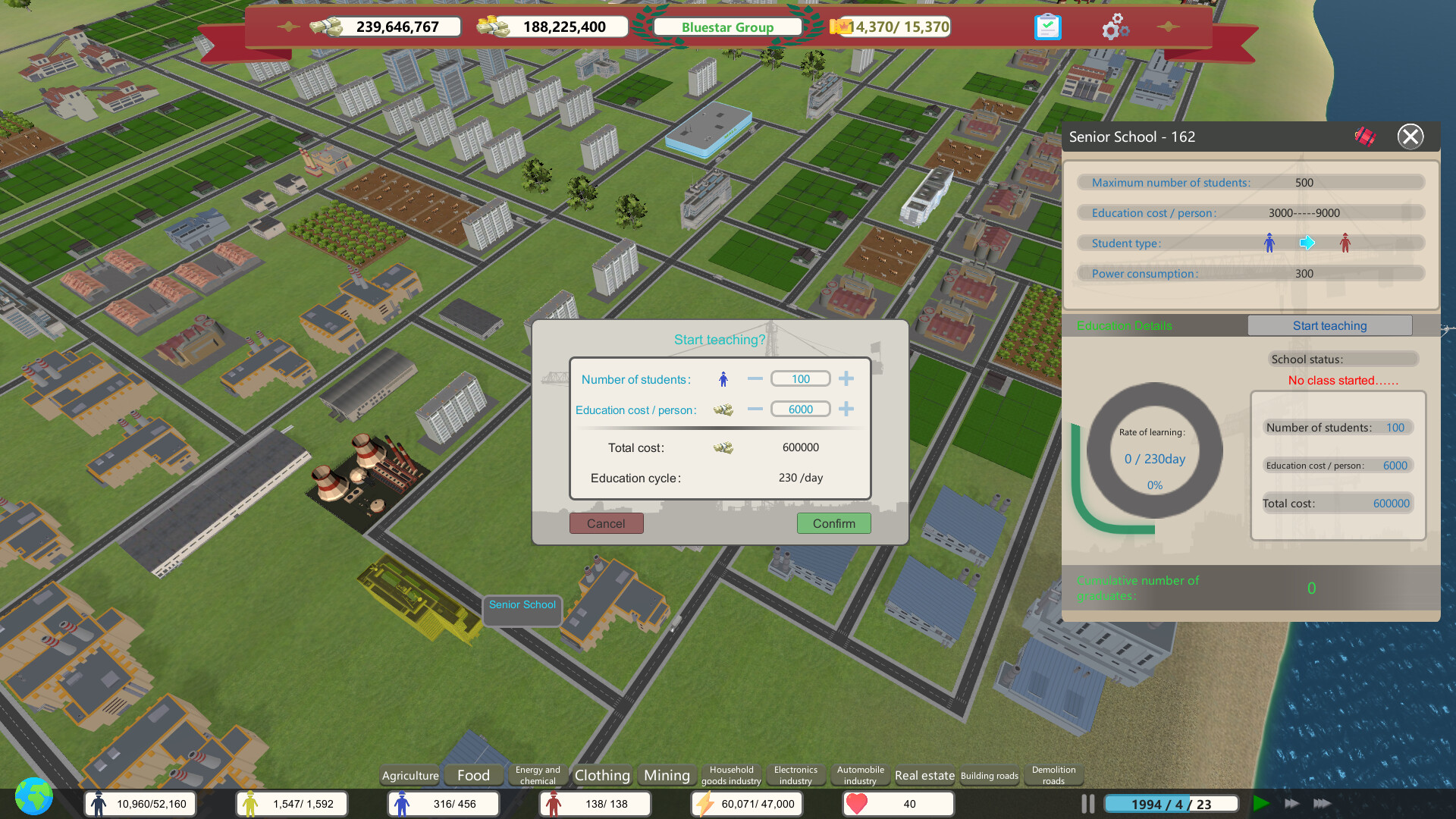Image resolution: width=1456 pixels, height=819 pixels.
Task: Open the task clipboard icon on top bar
Action: [1047, 27]
